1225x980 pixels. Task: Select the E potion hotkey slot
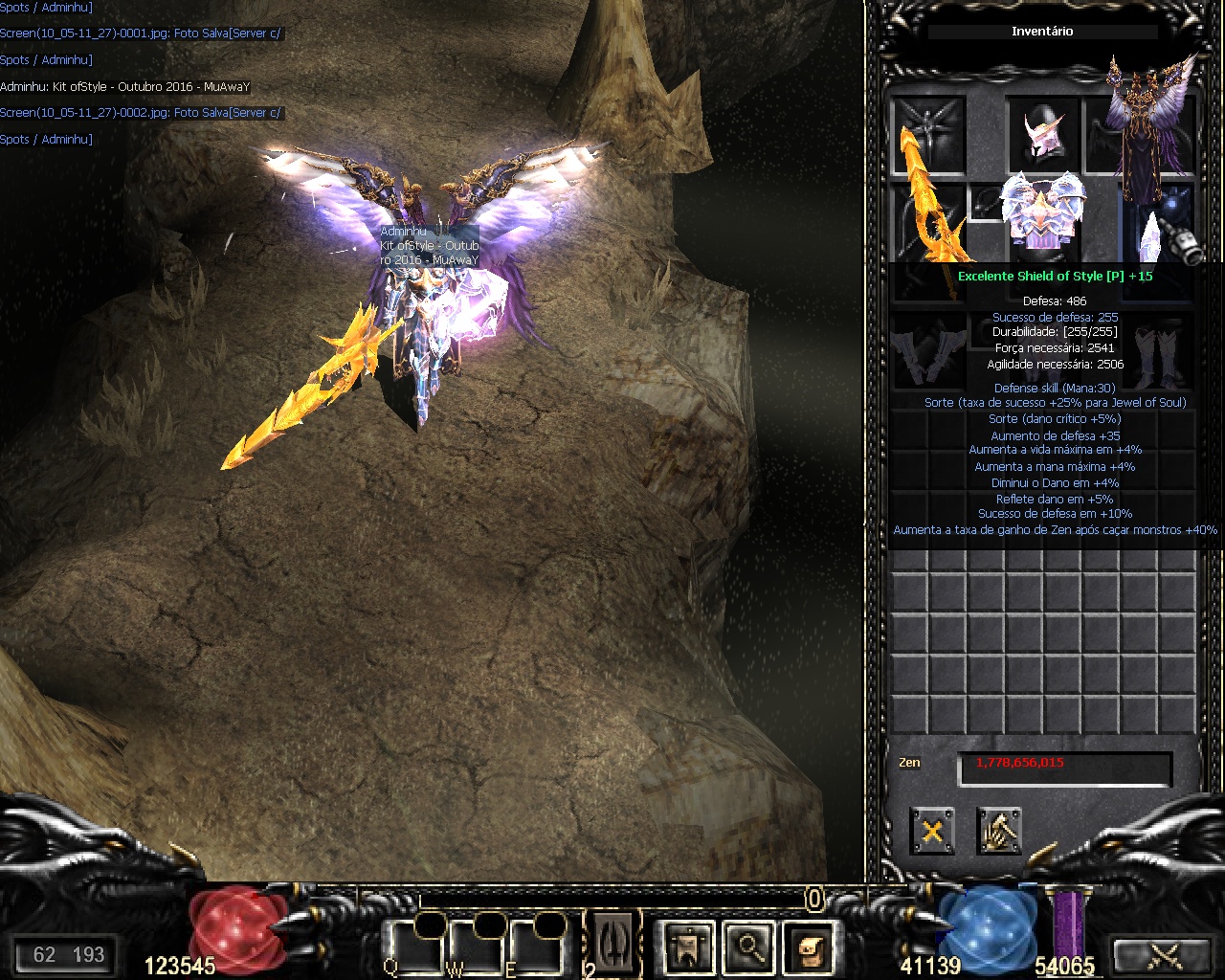coord(538,946)
